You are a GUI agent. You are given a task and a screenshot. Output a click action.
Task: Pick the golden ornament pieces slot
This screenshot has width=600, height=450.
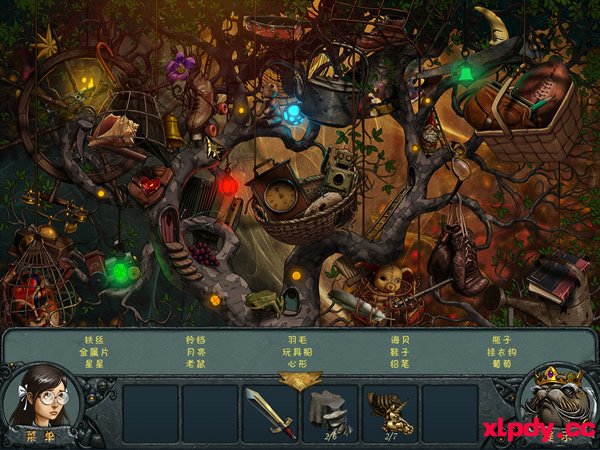pyautogui.click(x=389, y=412)
